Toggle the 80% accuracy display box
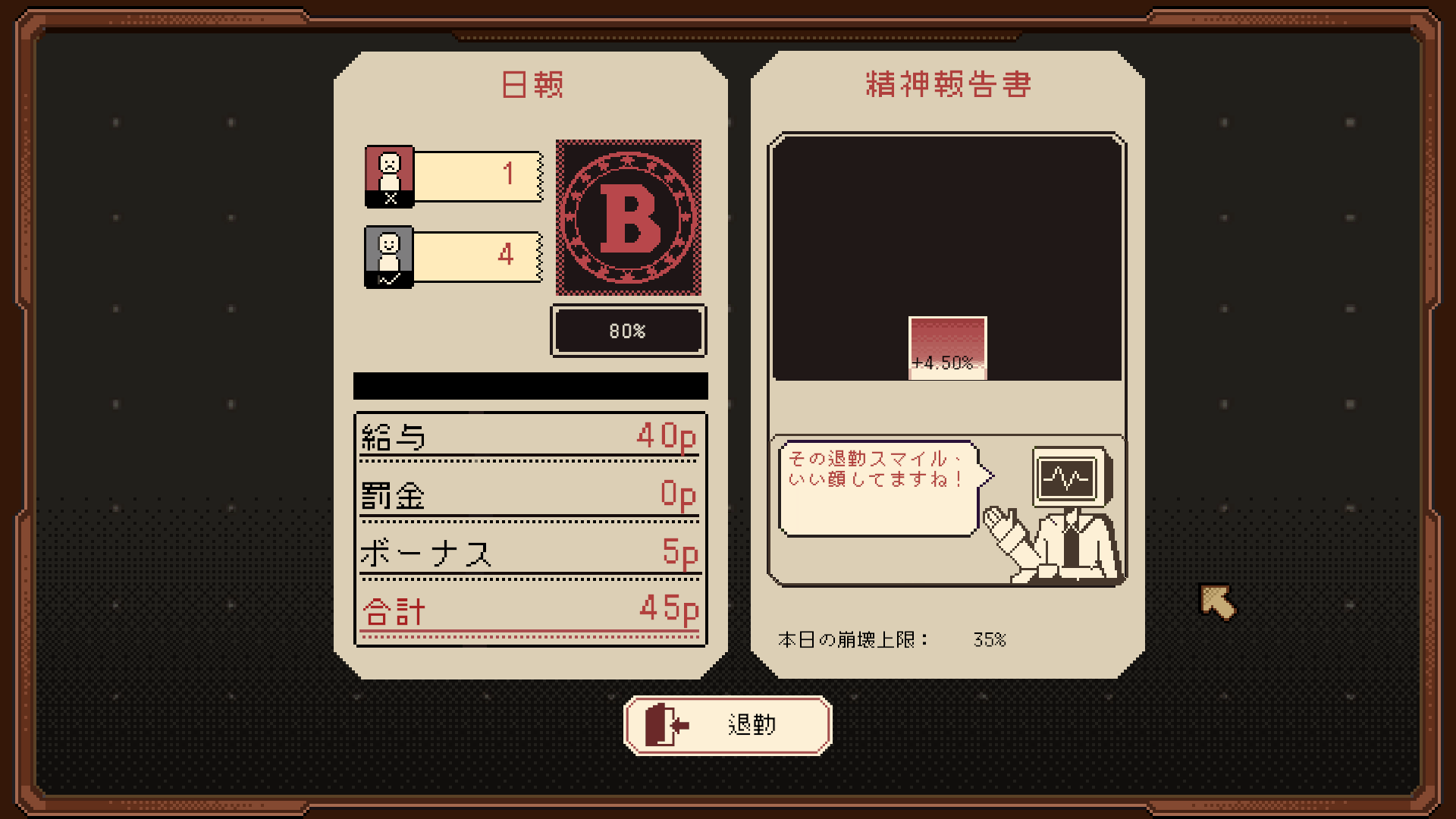1456x819 pixels. pyautogui.click(x=628, y=331)
